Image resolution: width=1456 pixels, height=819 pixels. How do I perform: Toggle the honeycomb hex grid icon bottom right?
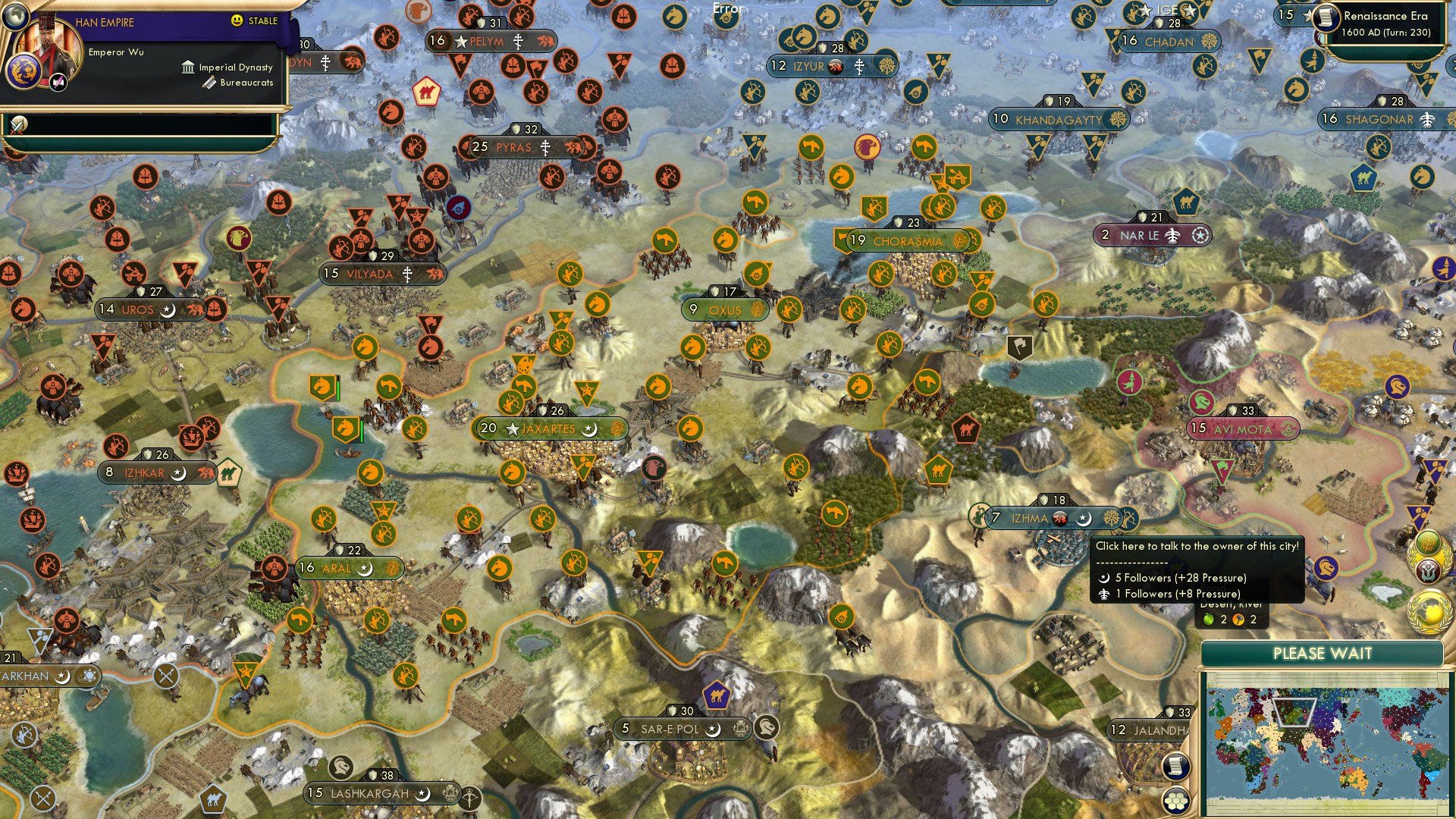point(1175,800)
